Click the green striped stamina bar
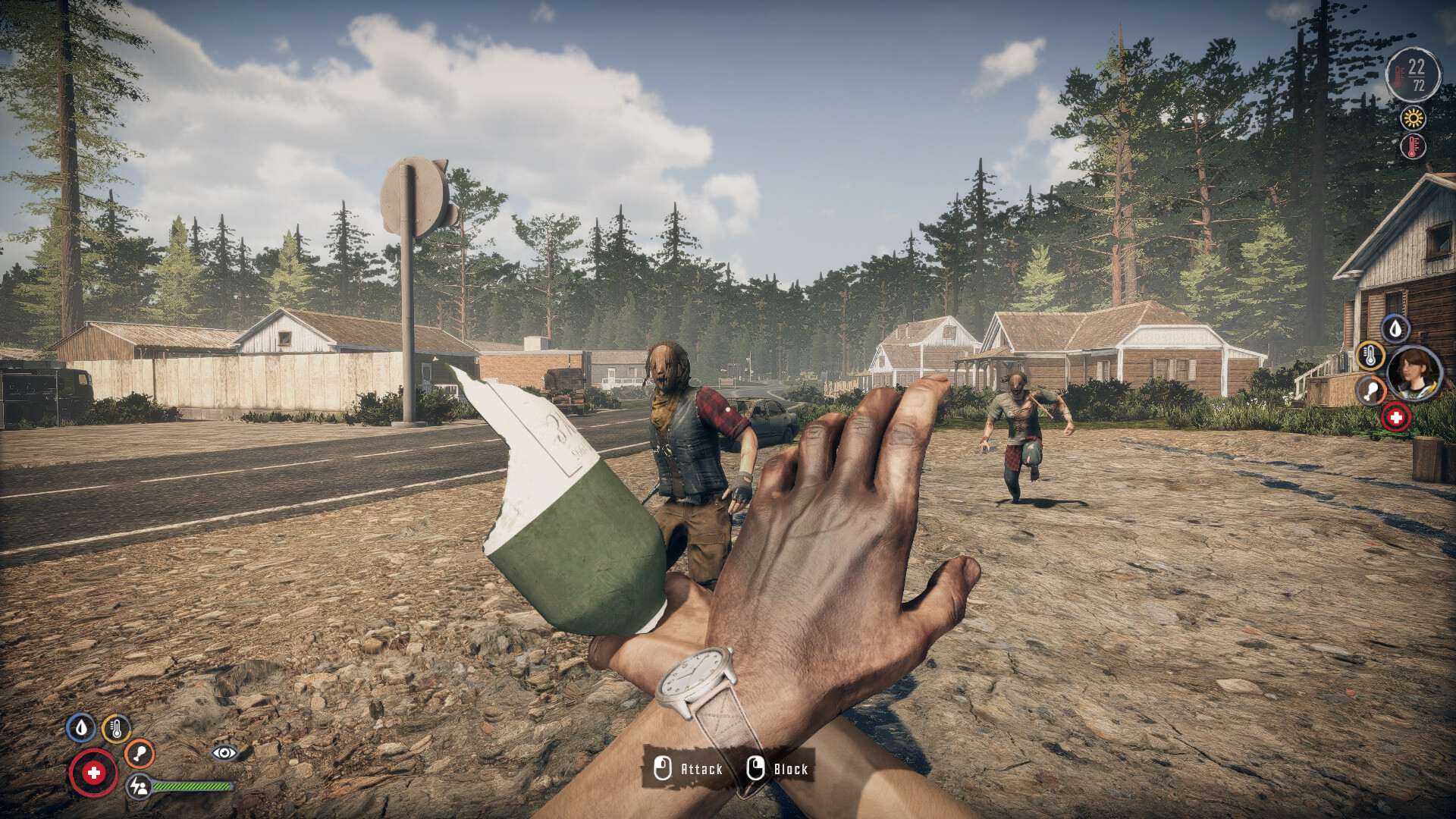The width and height of the screenshot is (1456, 819). point(193,786)
